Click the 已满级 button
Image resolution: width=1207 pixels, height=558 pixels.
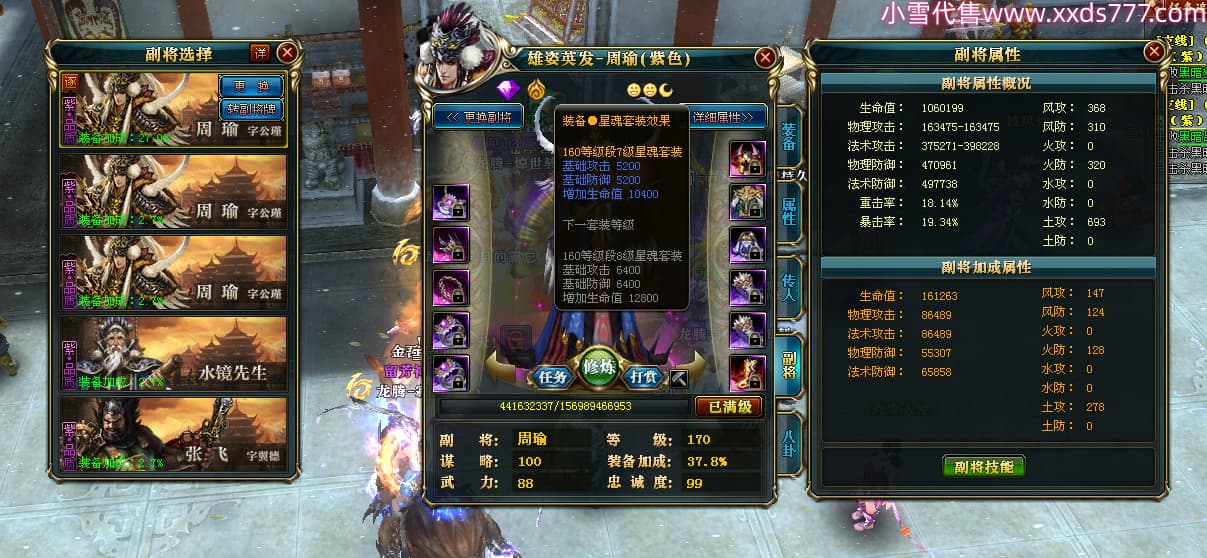[x=729, y=407]
